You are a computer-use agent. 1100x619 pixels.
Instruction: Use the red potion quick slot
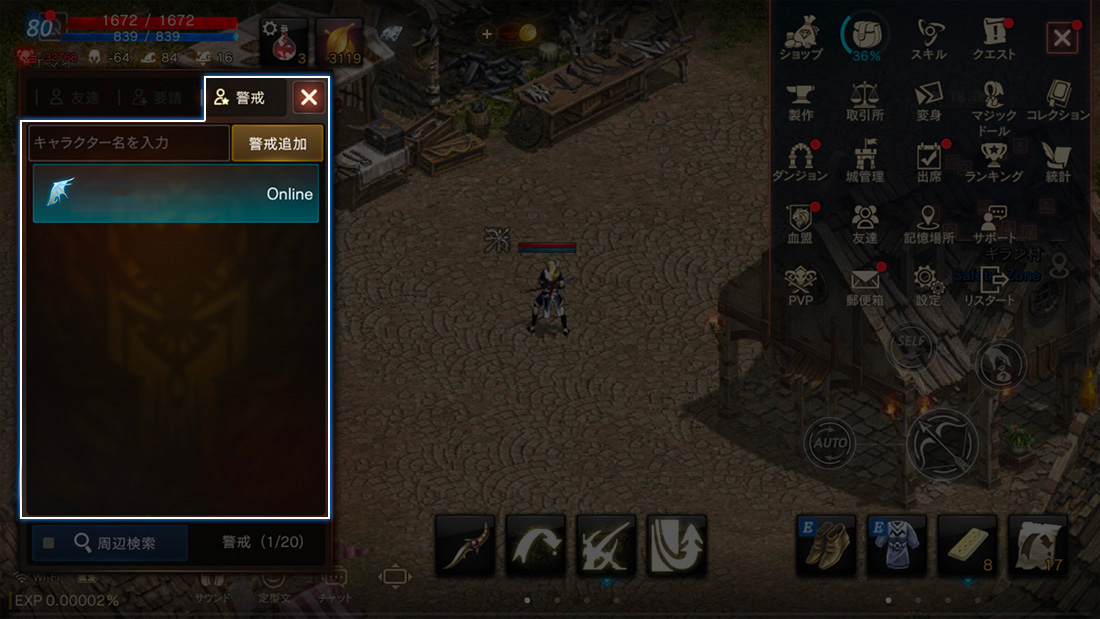285,42
